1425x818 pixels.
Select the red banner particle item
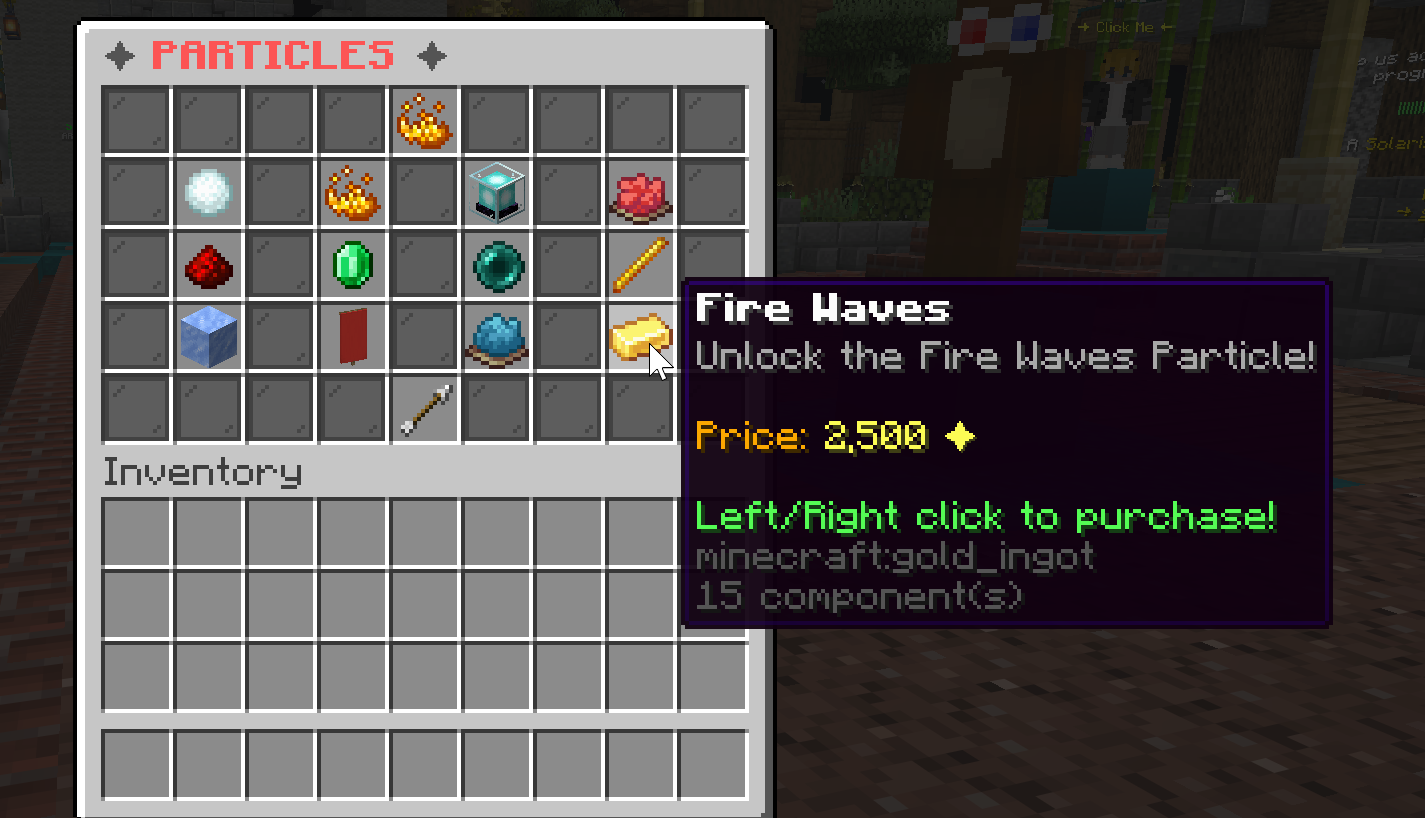tap(352, 337)
